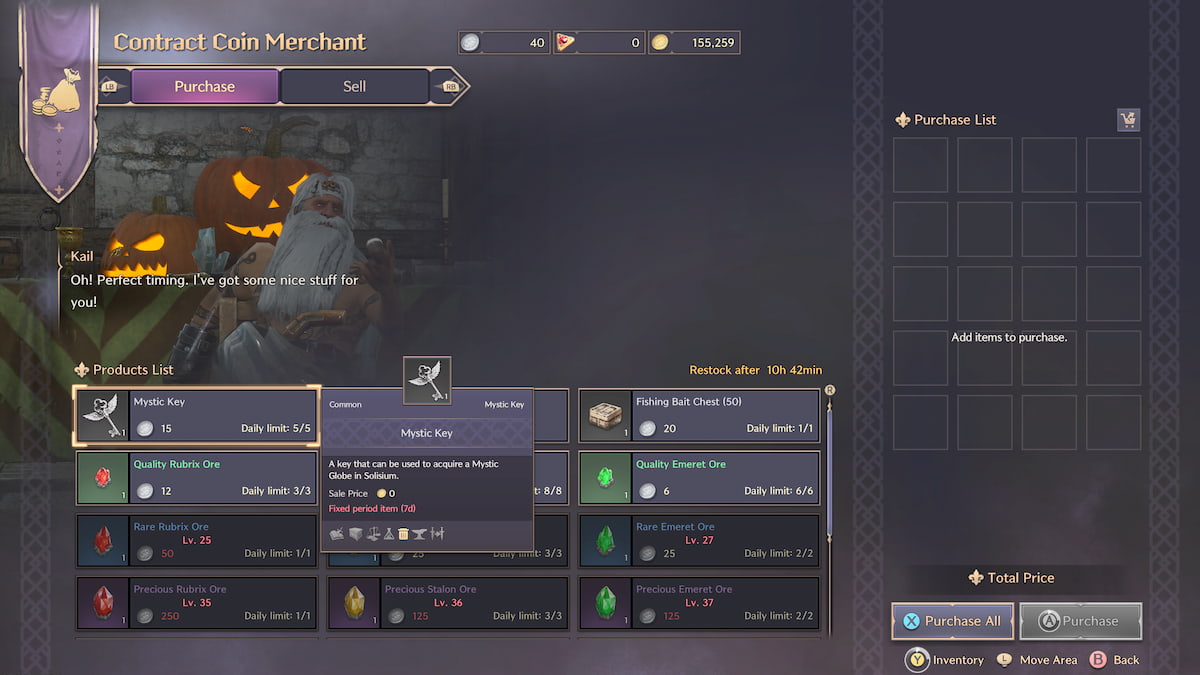The height and width of the screenshot is (675, 1200).
Task: Click the Precious Stalon Ore listing
Action: pos(448,603)
